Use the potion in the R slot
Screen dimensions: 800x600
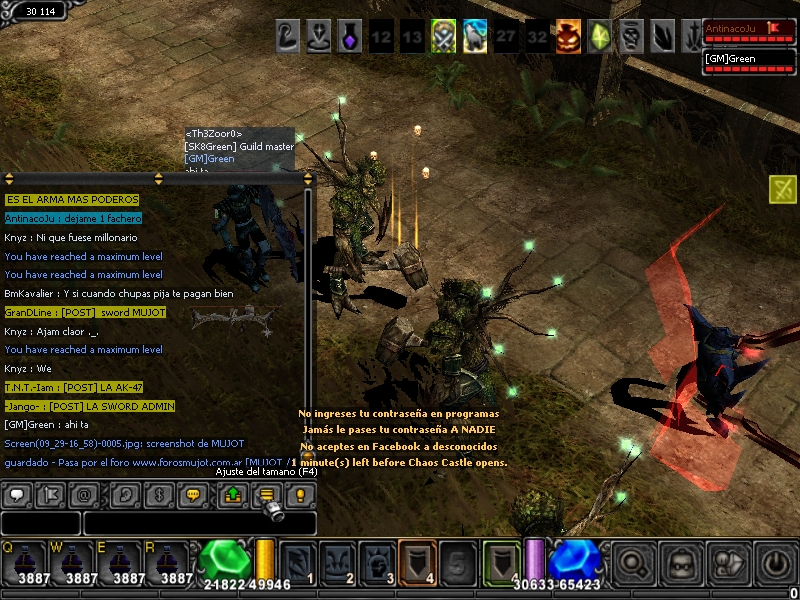point(170,563)
